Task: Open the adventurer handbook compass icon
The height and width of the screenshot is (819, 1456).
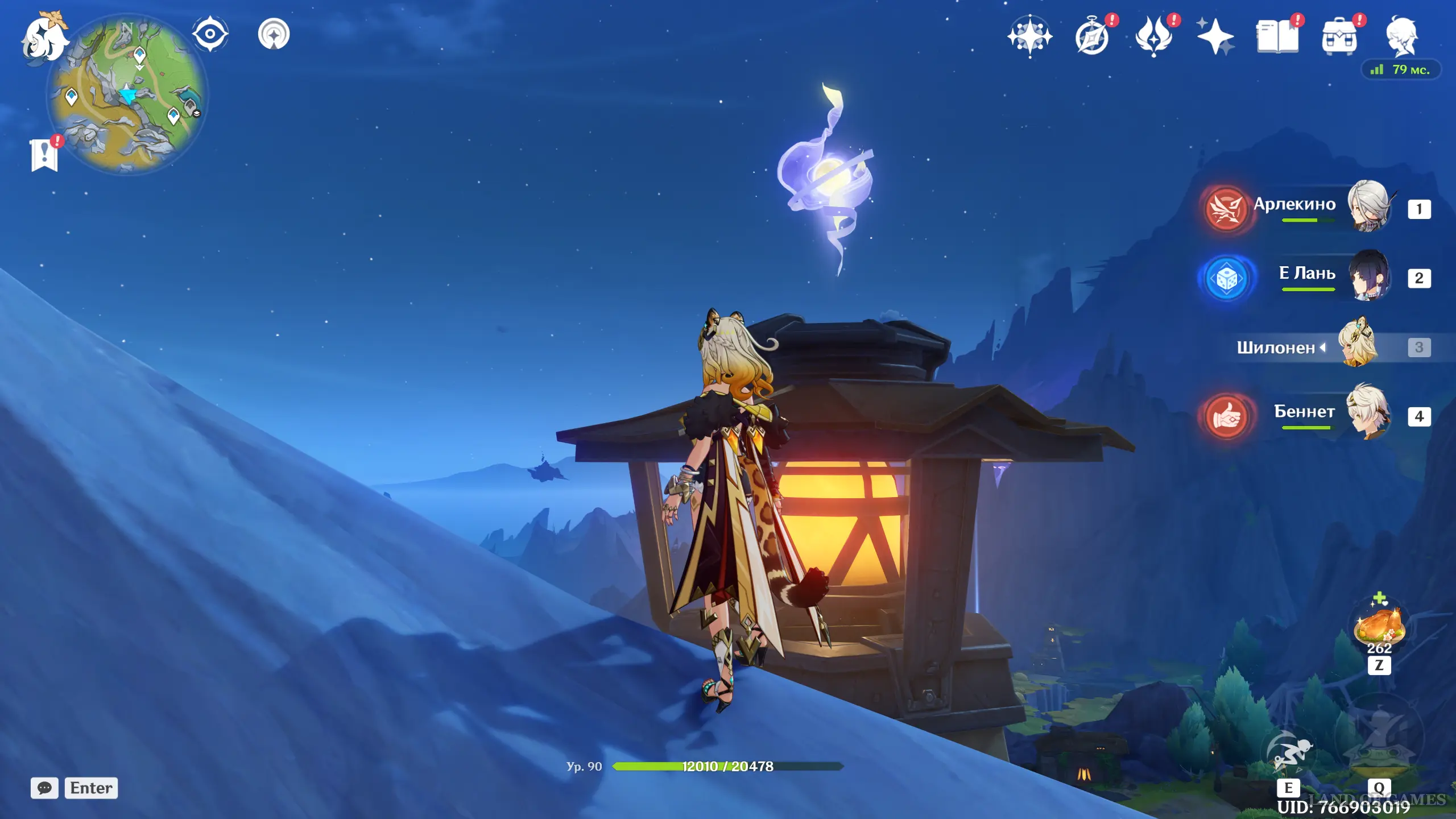Action: [x=1092, y=38]
